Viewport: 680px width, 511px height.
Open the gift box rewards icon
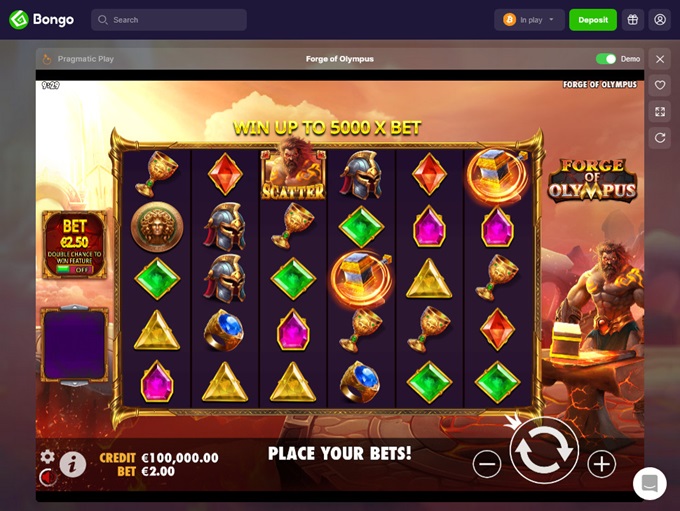(632, 20)
